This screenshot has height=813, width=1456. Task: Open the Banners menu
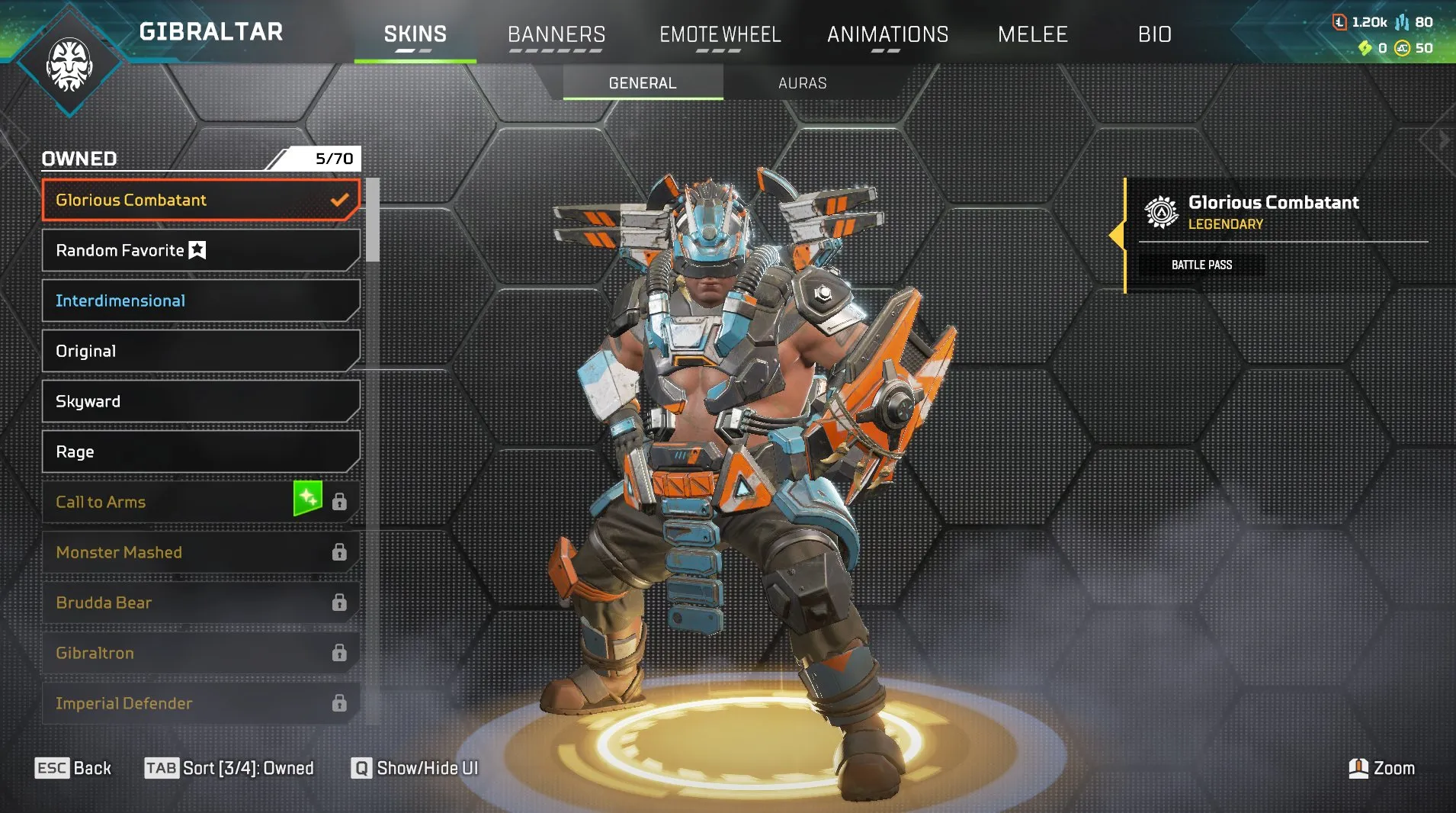[556, 34]
